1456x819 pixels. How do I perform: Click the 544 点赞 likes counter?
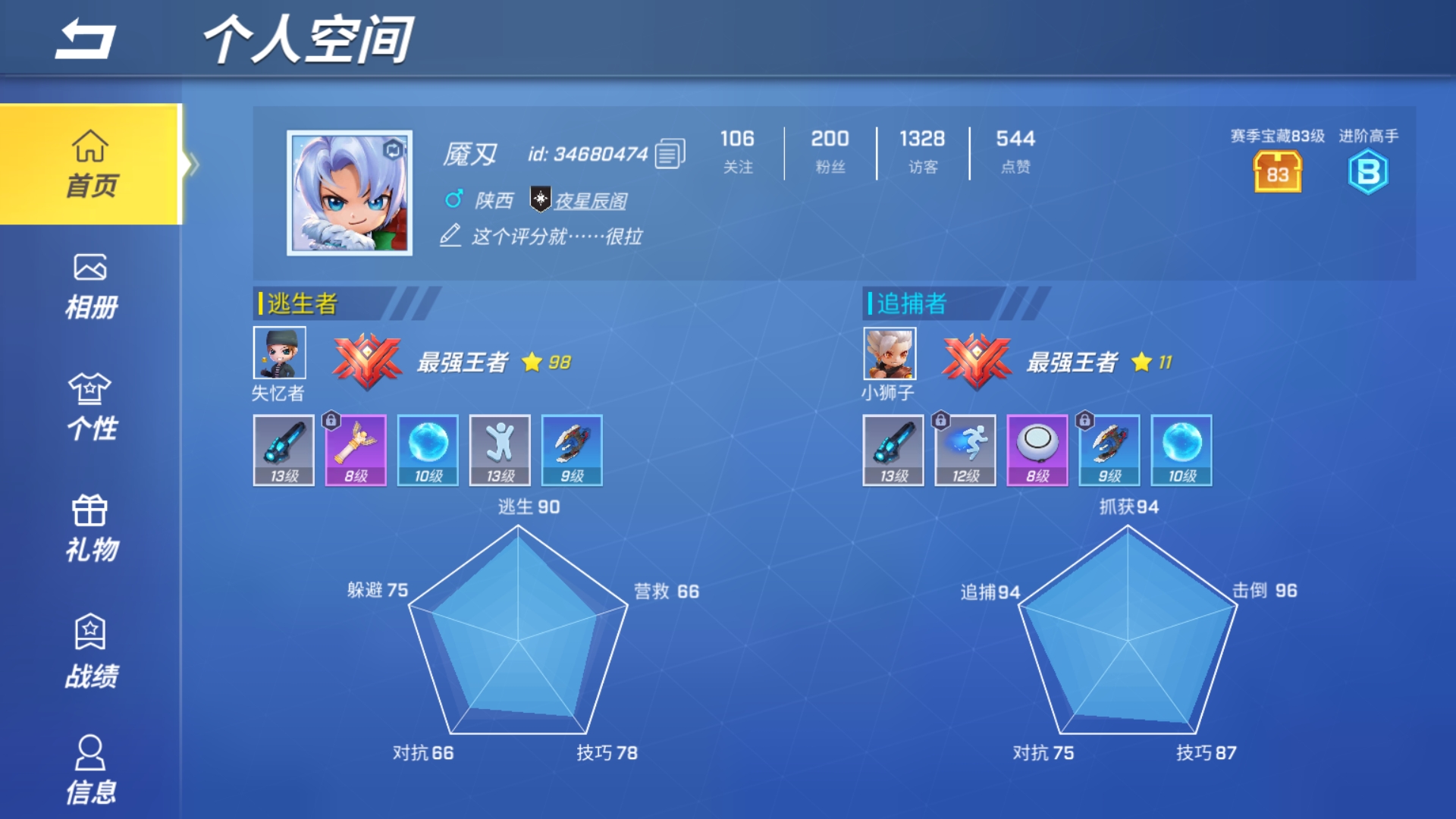click(1014, 152)
